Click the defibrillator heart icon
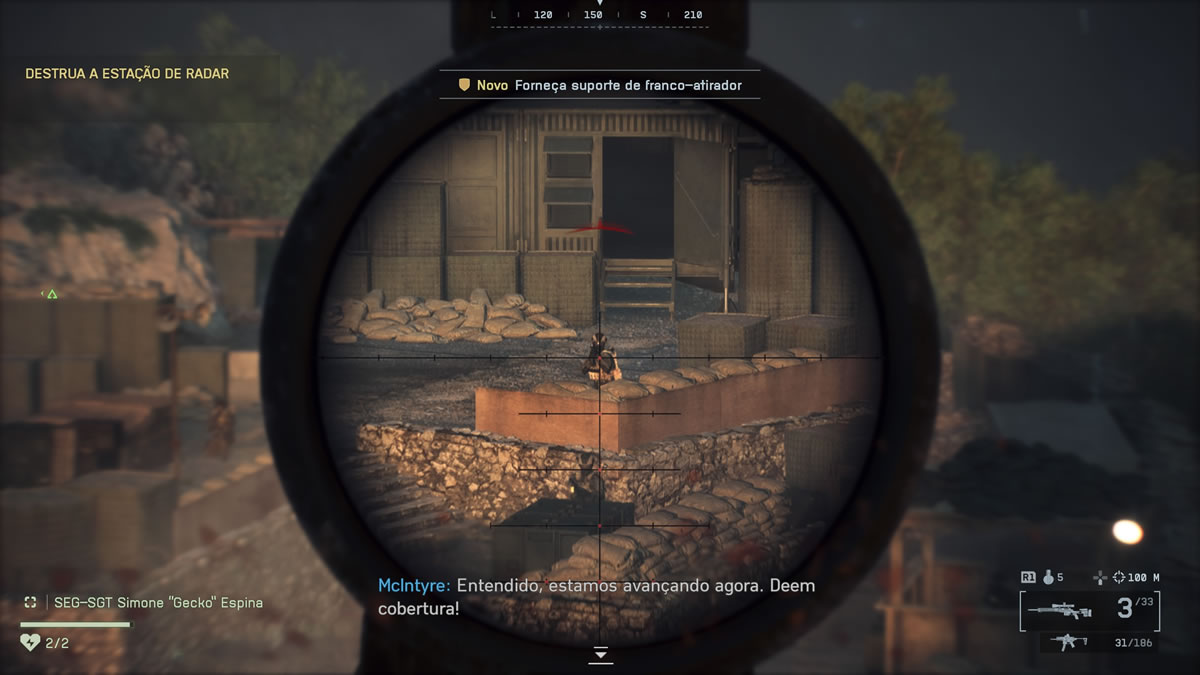This screenshot has width=1200, height=675. (x=30, y=642)
